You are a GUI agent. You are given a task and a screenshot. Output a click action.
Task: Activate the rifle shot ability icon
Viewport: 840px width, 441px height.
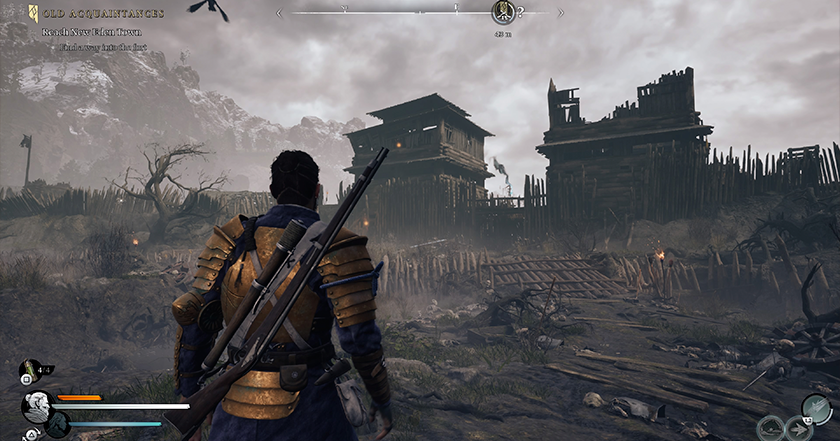click(816, 408)
